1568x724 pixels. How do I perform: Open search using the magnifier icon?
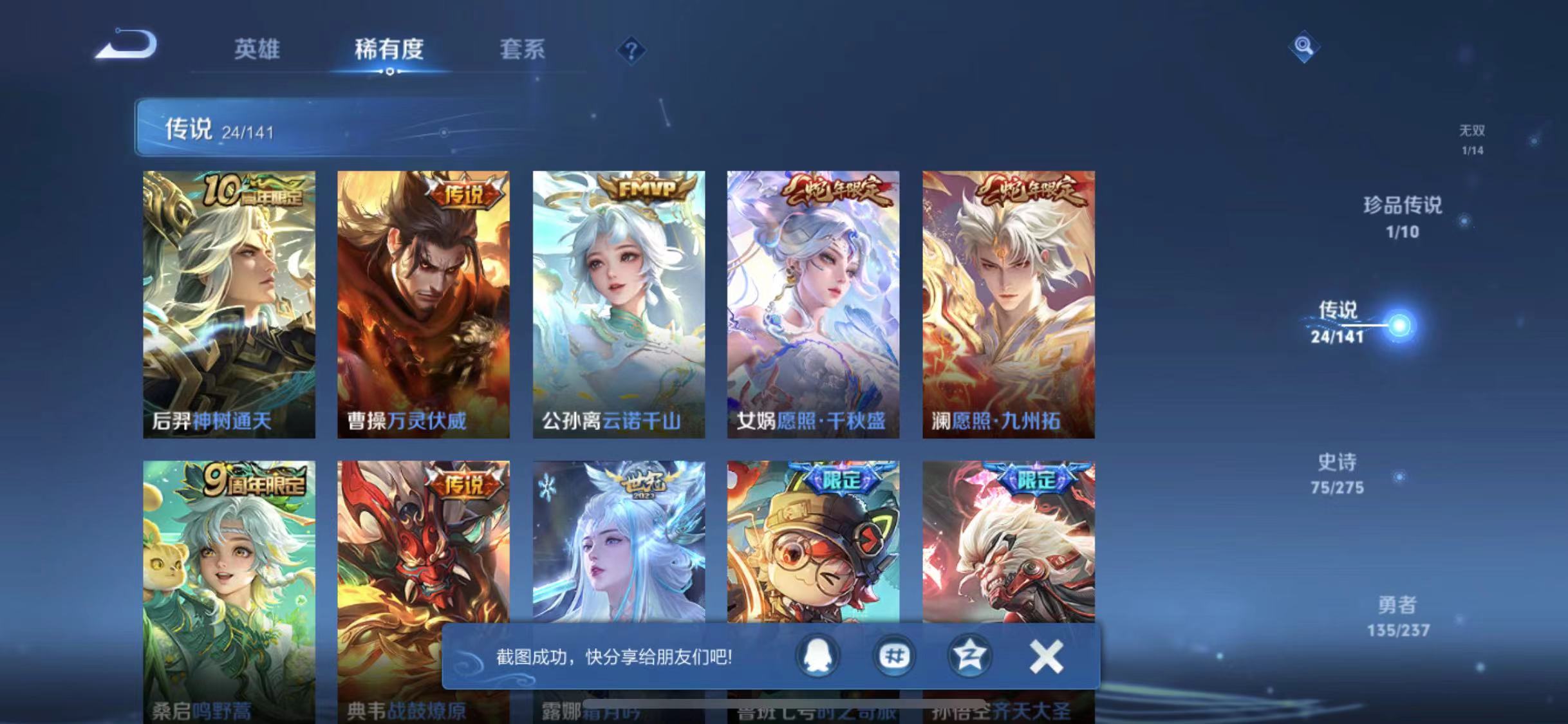point(1303,46)
